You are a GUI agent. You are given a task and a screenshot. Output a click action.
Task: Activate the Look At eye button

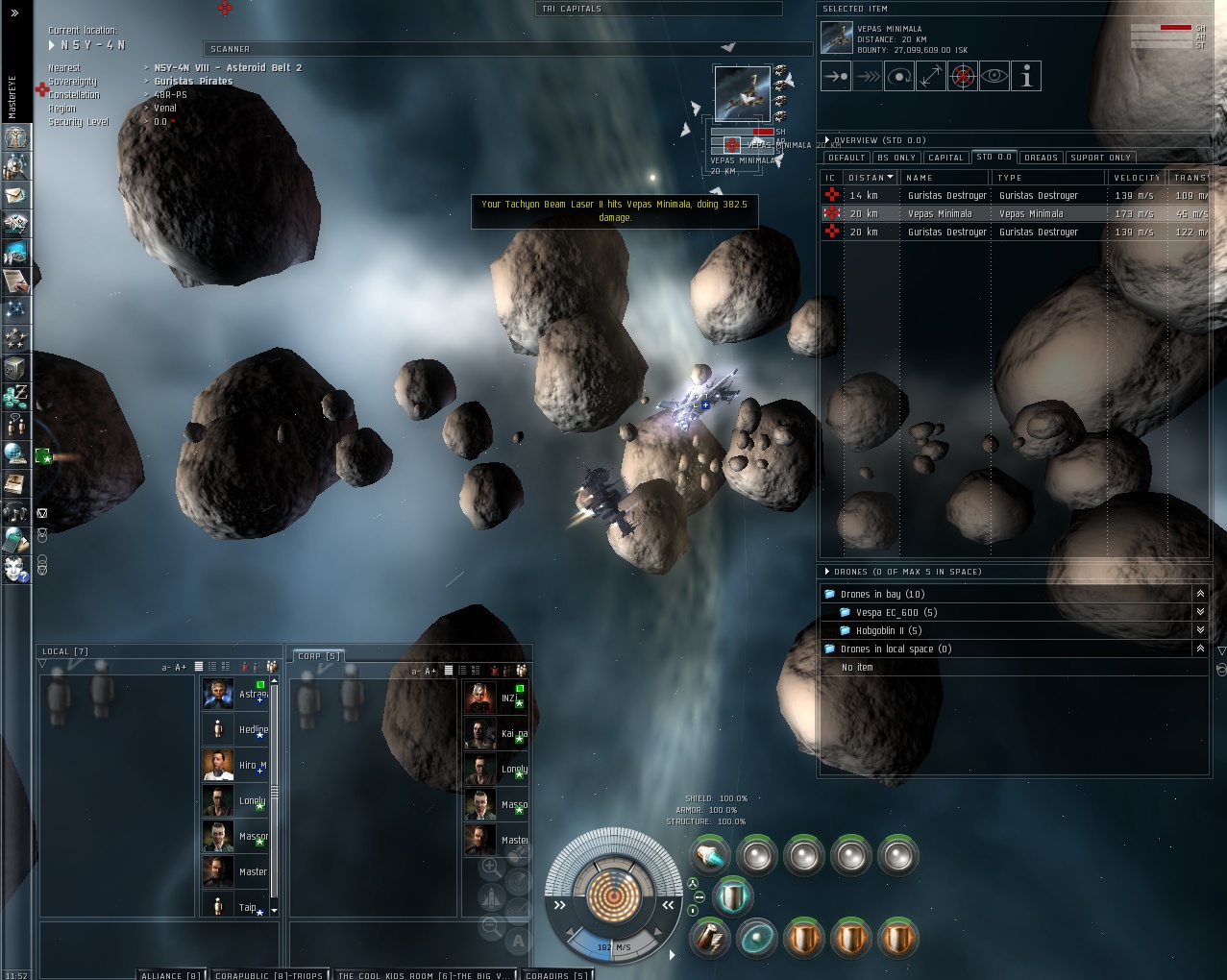(994, 77)
